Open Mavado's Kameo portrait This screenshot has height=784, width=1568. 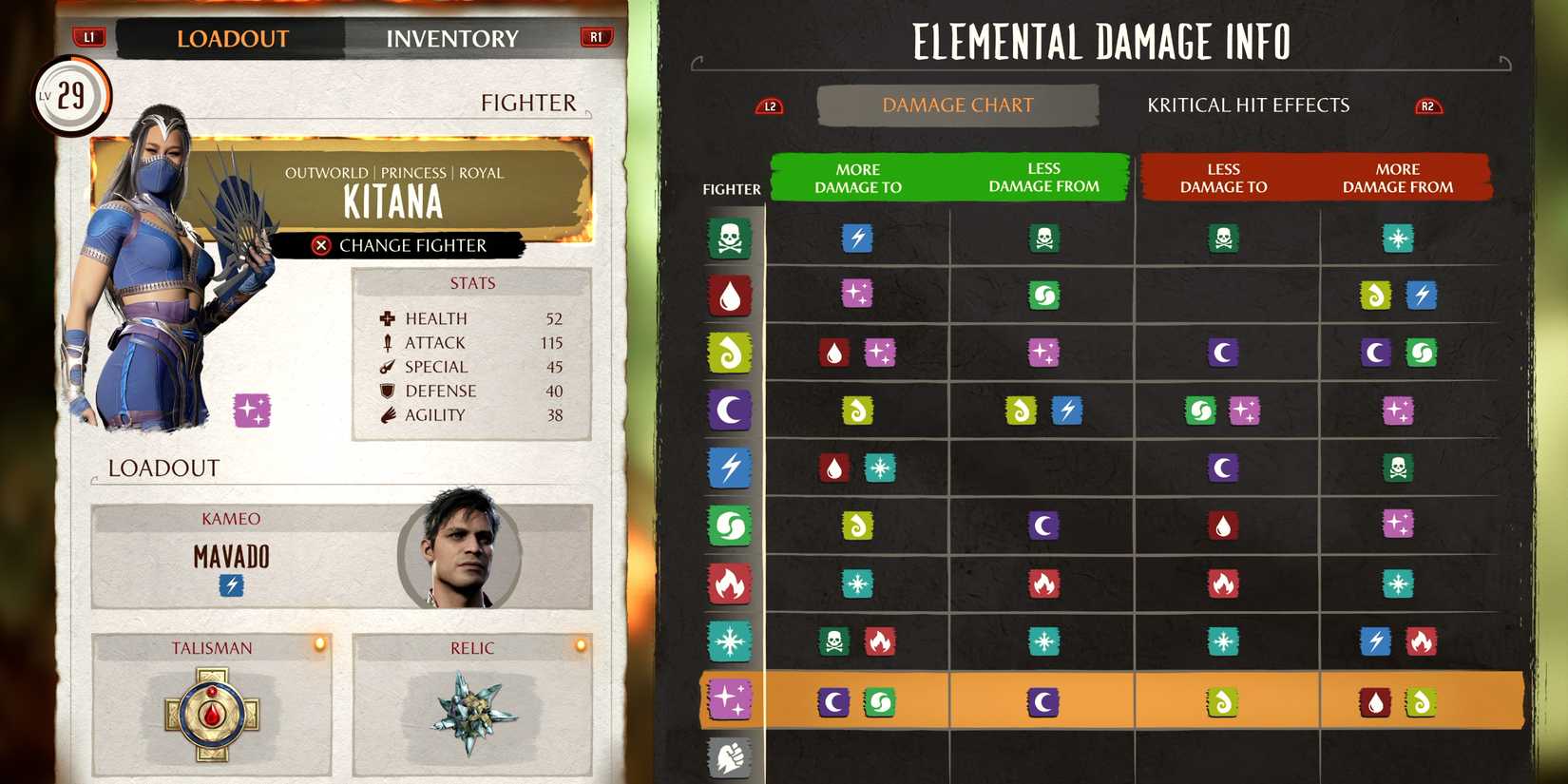pos(468,556)
